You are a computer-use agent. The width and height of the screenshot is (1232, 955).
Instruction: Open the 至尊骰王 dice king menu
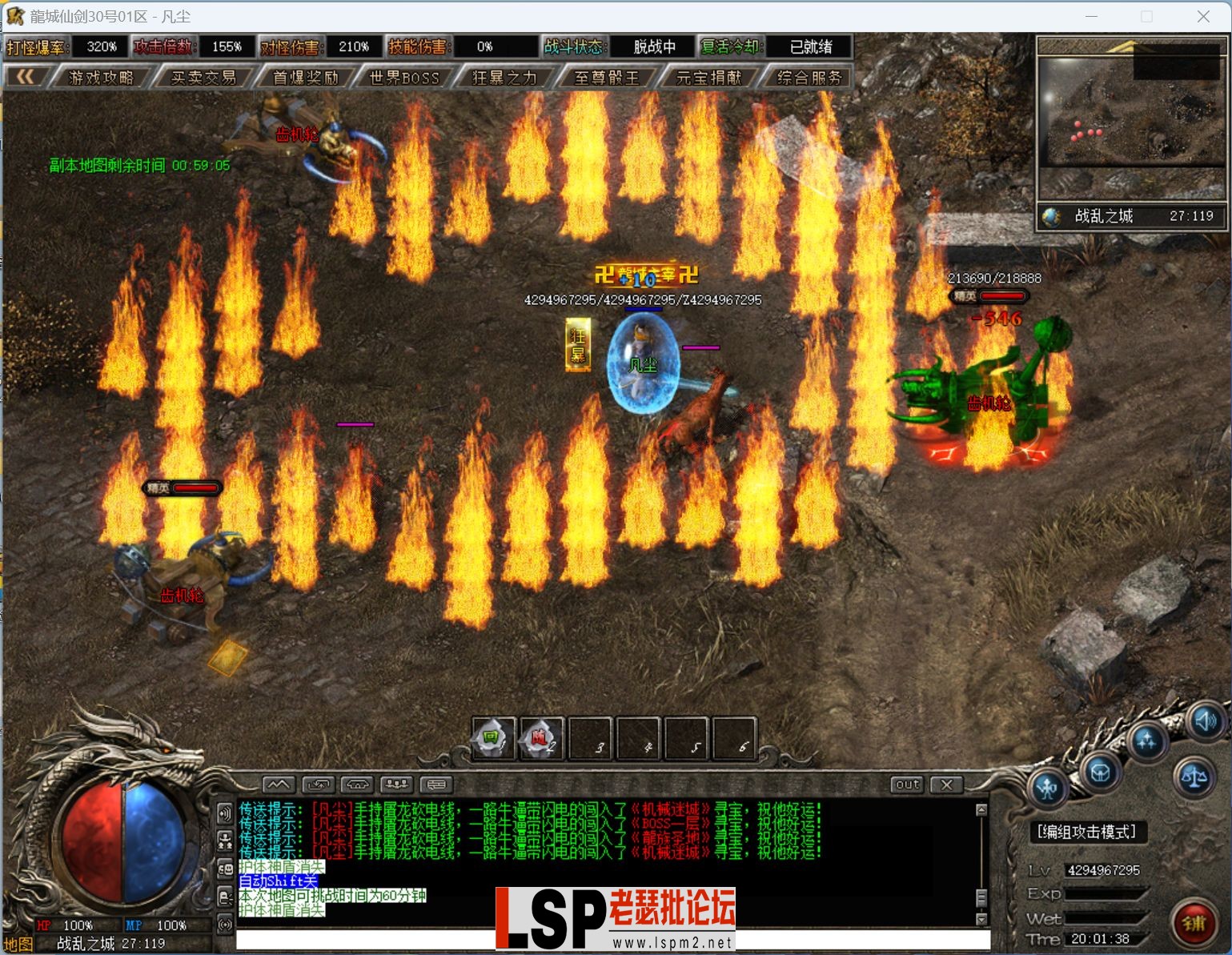click(607, 78)
